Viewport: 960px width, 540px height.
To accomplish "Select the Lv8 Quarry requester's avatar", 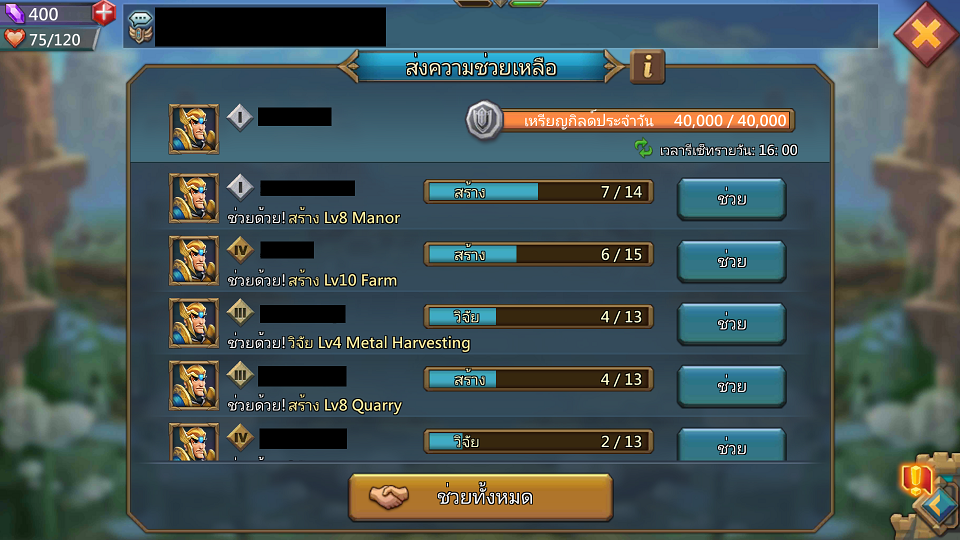I will [194, 385].
